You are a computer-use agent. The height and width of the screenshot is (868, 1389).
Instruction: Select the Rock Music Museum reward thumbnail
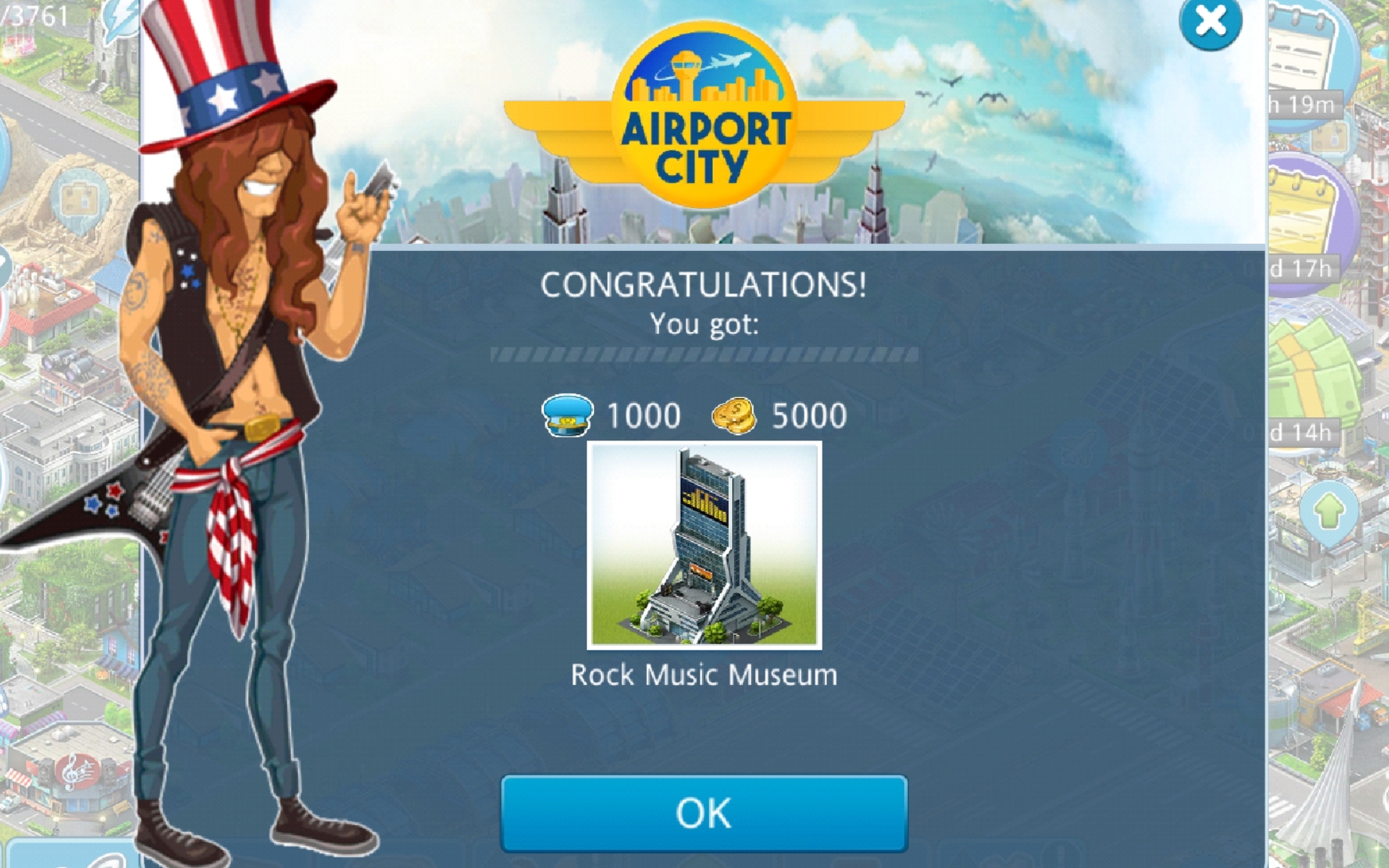(704, 545)
